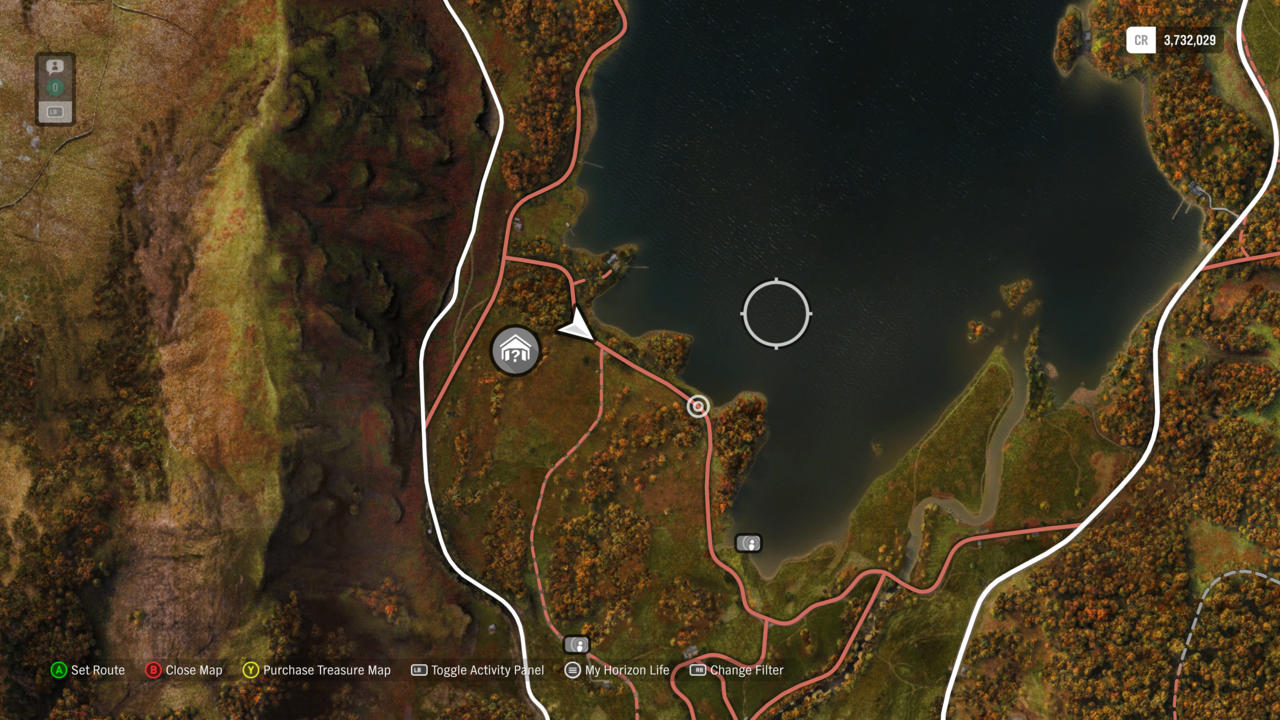This screenshot has width=1280, height=720.
Task: Select the circular waypoint marker on the road
Action: pyautogui.click(x=698, y=406)
